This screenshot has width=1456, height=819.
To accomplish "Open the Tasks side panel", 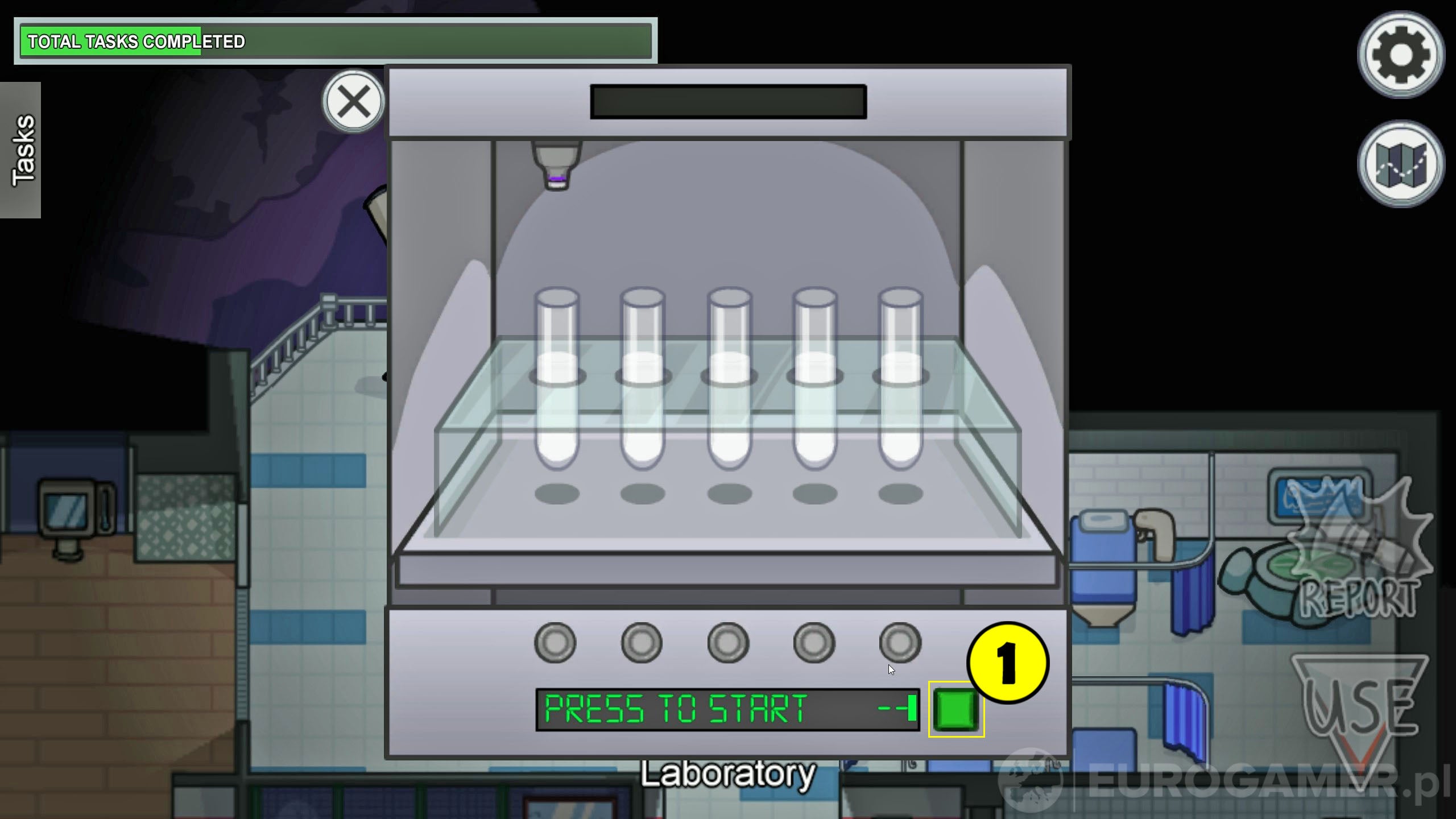I will point(20,151).
